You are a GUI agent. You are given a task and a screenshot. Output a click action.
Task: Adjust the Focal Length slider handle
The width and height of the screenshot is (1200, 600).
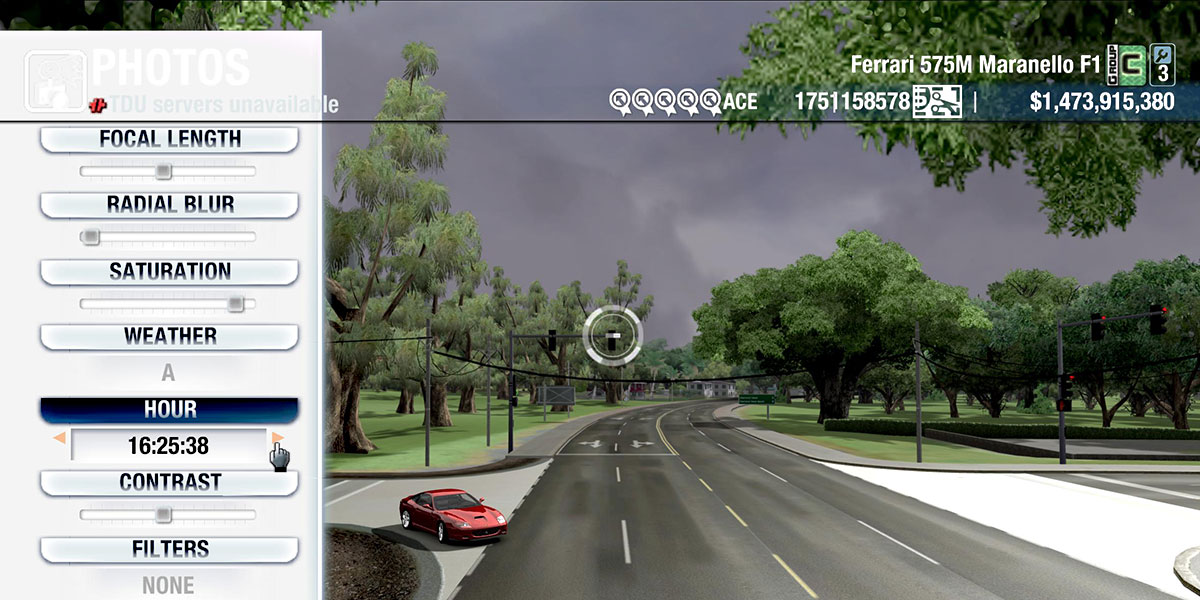pyautogui.click(x=163, y=171)
